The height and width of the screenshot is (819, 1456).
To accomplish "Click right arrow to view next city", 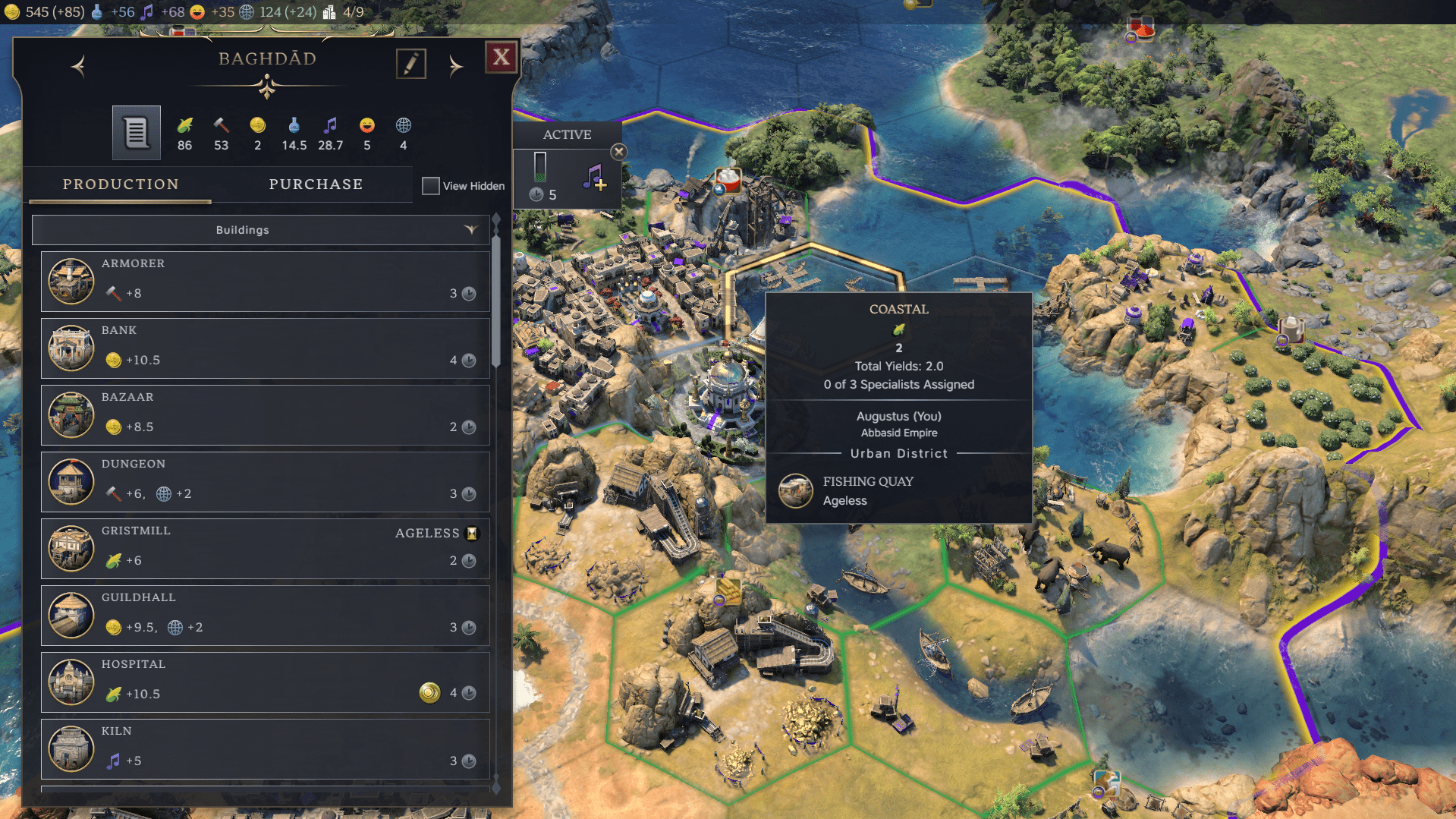I will [456, 66].
